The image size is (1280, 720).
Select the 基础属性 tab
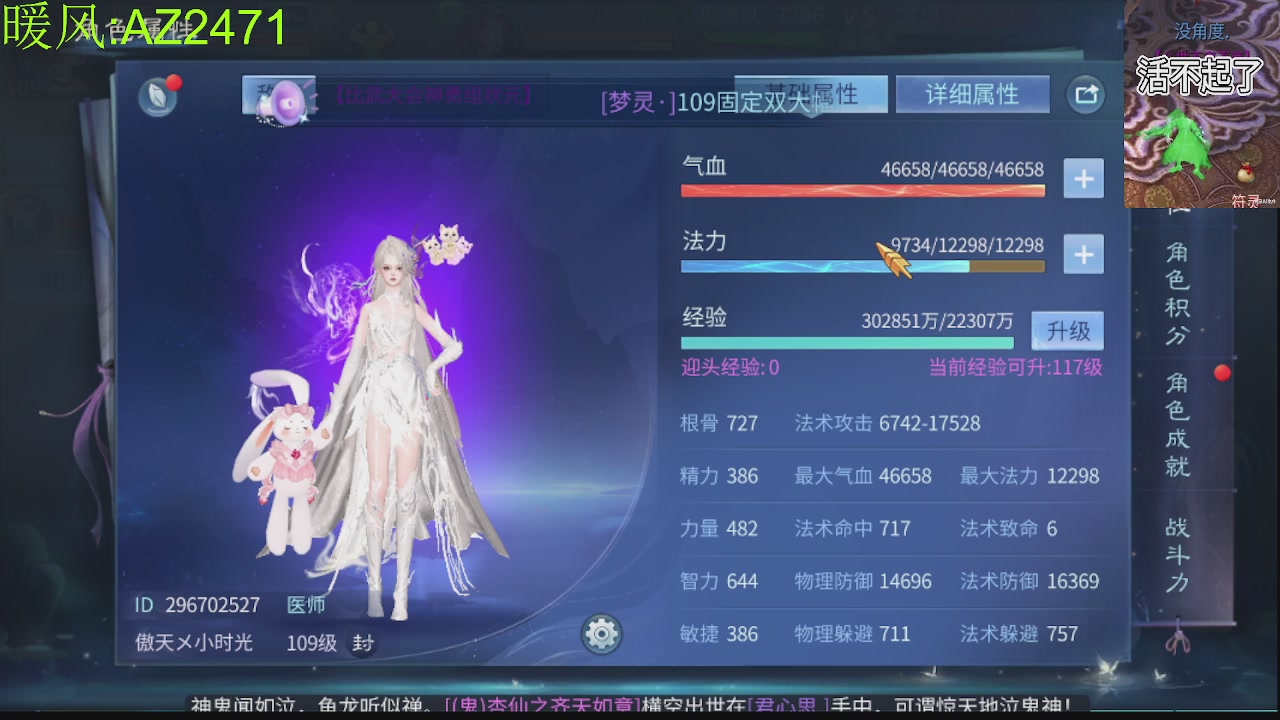point(813,91)
